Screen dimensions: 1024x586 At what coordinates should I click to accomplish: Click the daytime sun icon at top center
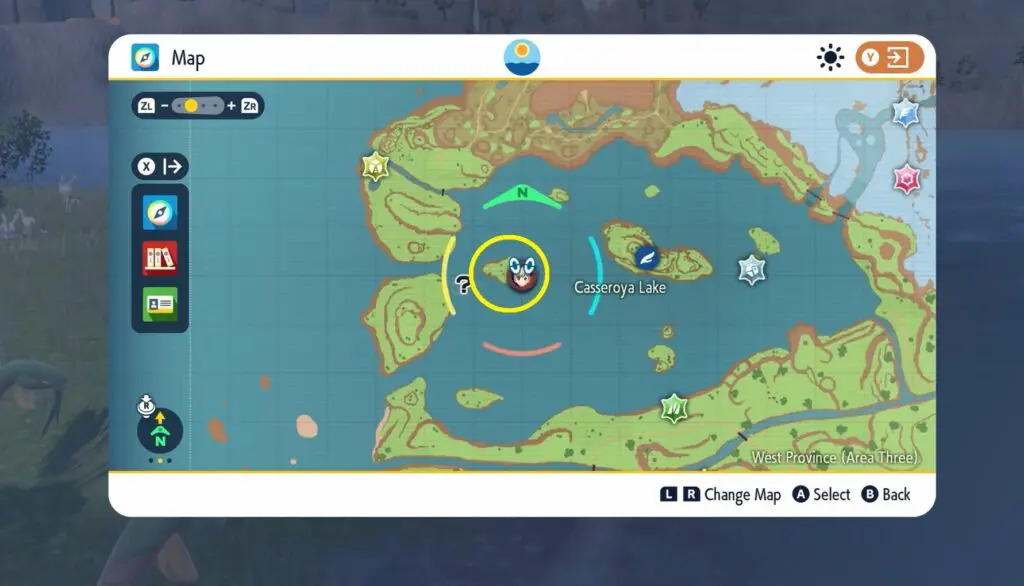coord(522,57)
